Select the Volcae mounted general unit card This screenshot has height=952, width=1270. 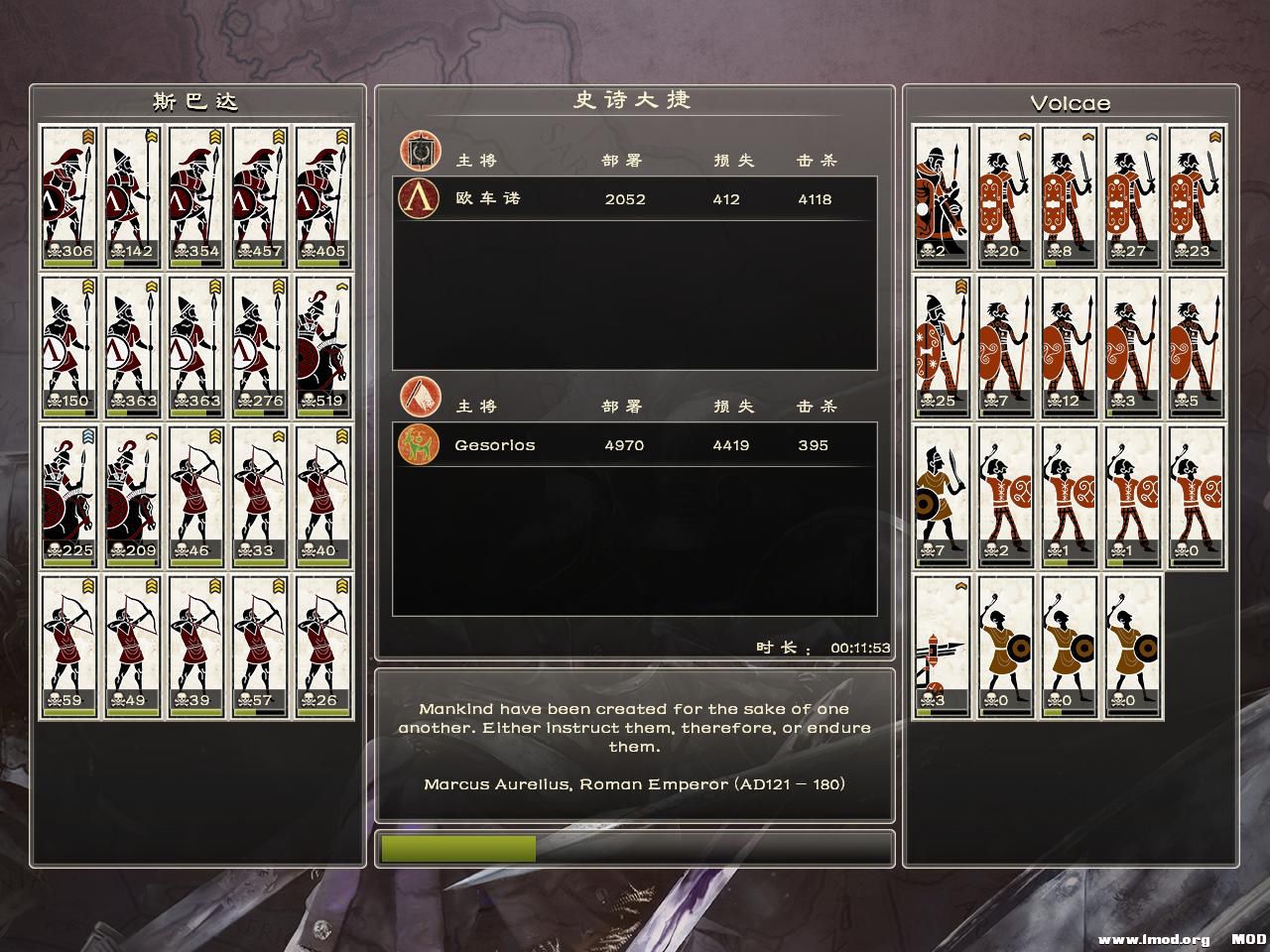pos(942,196)
